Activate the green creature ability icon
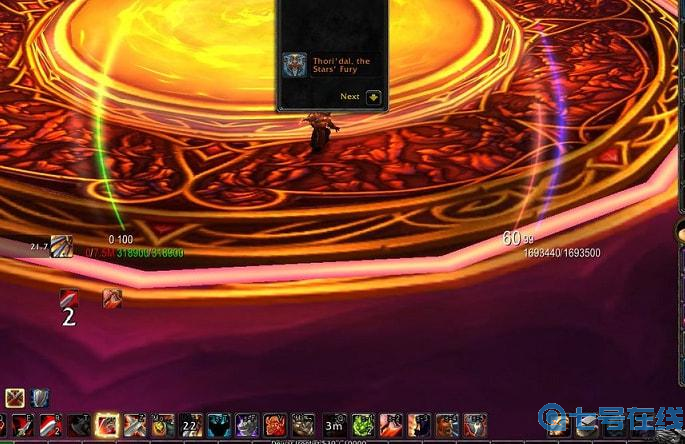685x444 pixels. coord(362,426)
